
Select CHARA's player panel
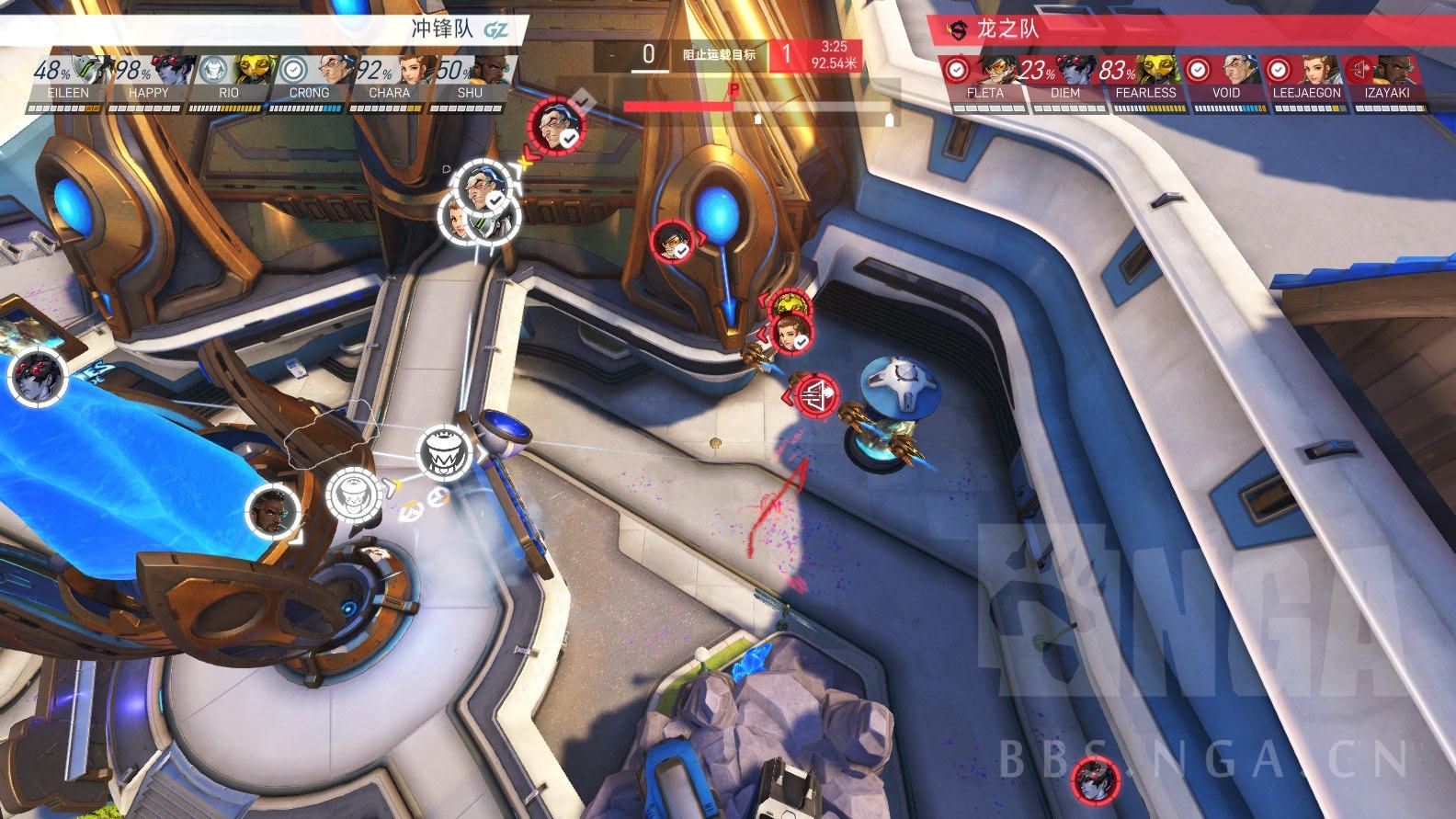click(389, 81)
